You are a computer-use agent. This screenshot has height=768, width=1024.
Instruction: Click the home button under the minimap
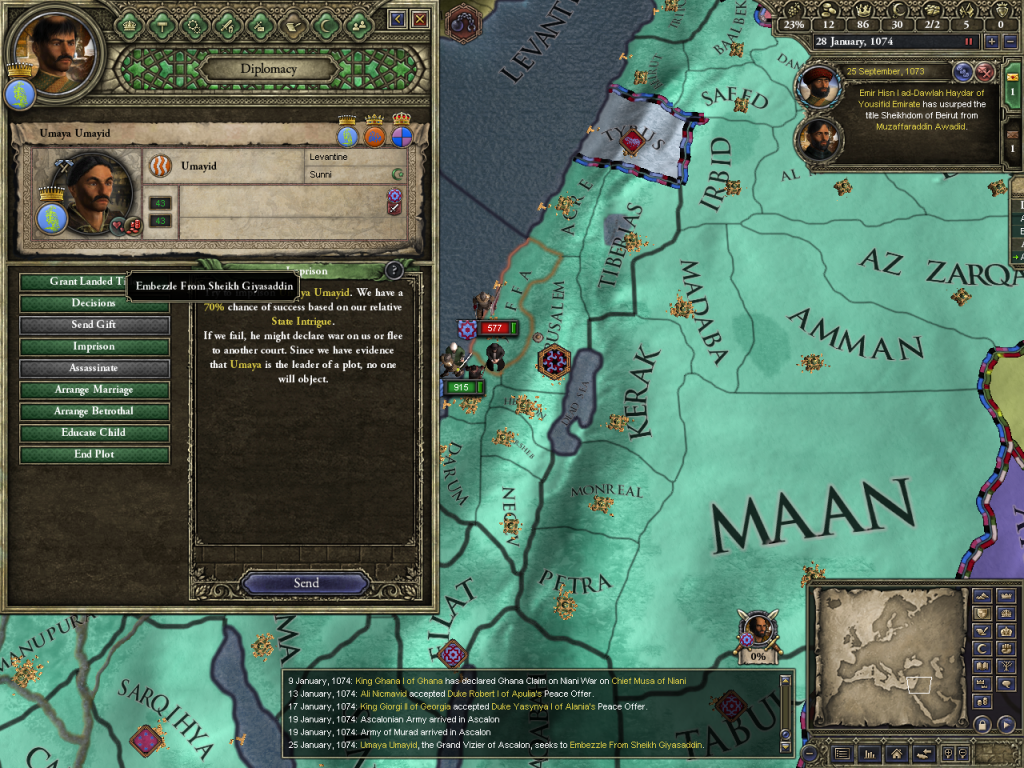coord(896,753)
